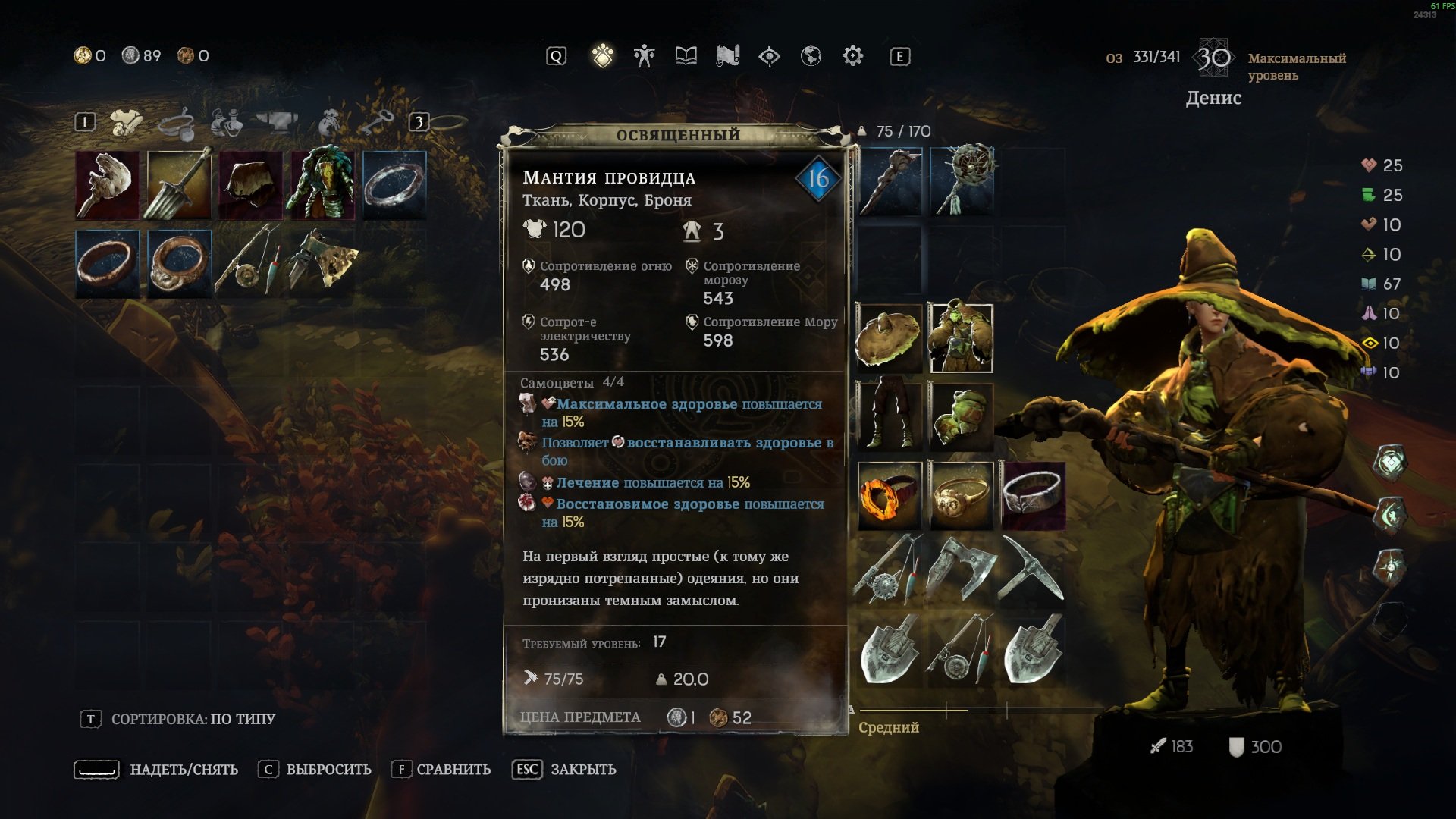This screenshot has width=1456, height=819.
Task: Click the equipped trousers slot
Action: 889,416
